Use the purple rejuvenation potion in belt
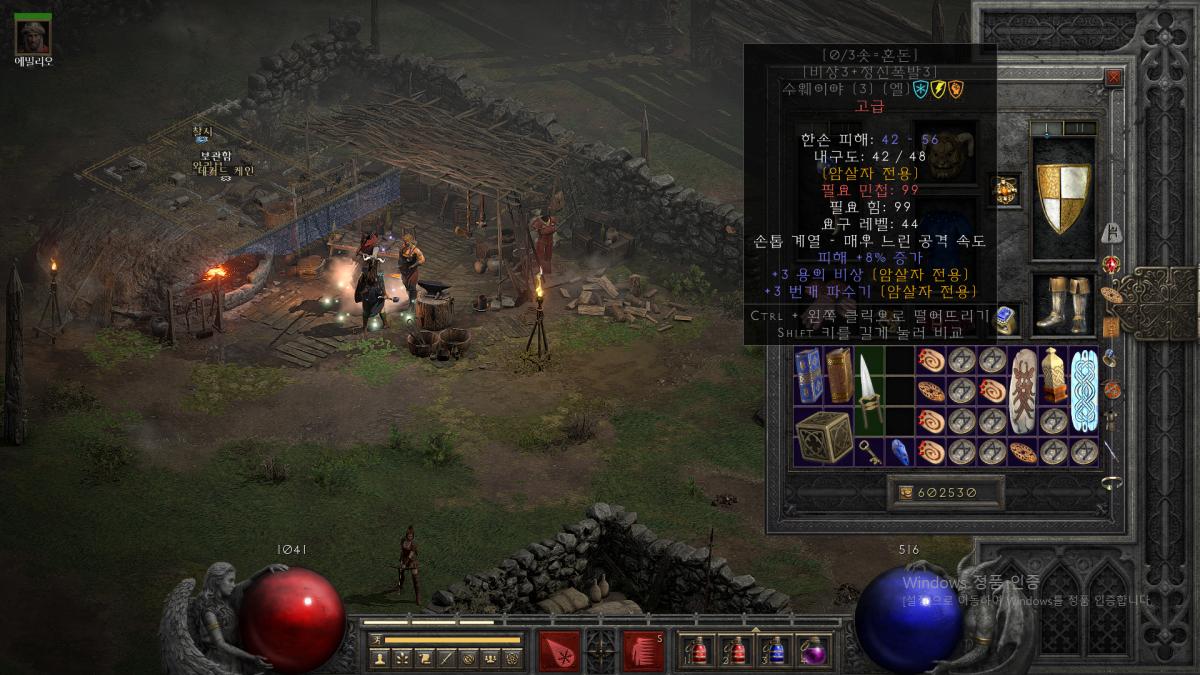 point(814,651)
